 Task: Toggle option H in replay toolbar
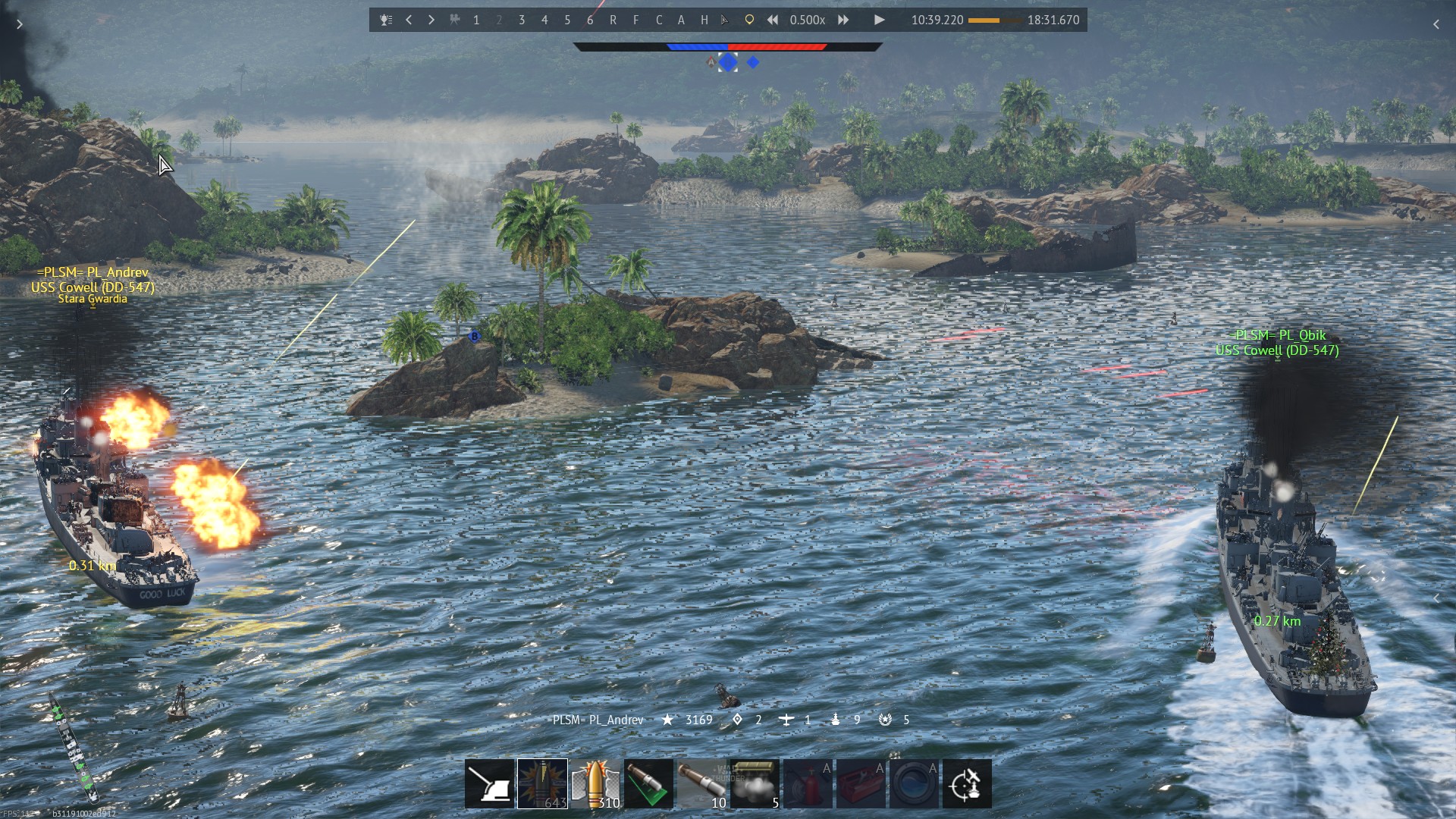[704, 20]
